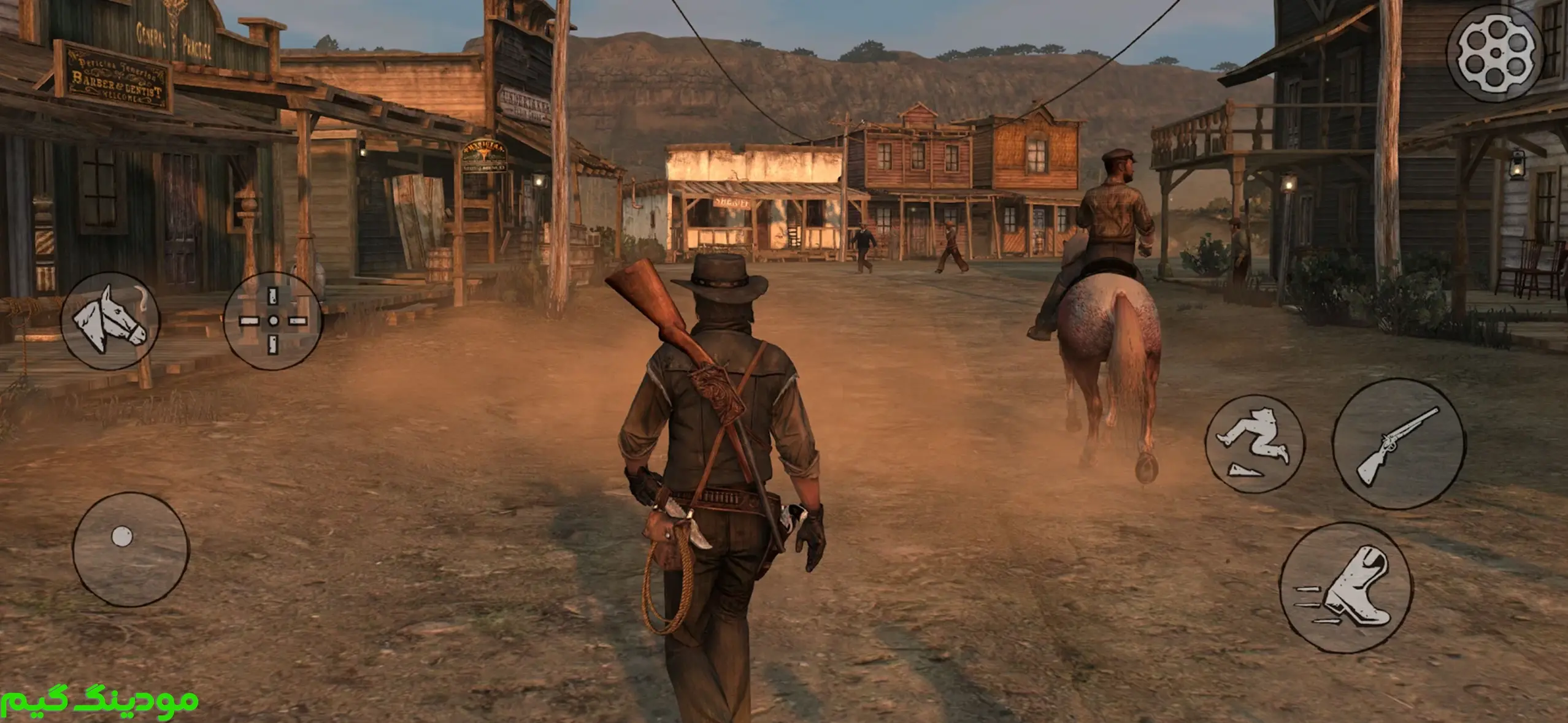Tap the boot sprint button
The width and height of the screenshot is (1568, 723).
pos(1346,587)
